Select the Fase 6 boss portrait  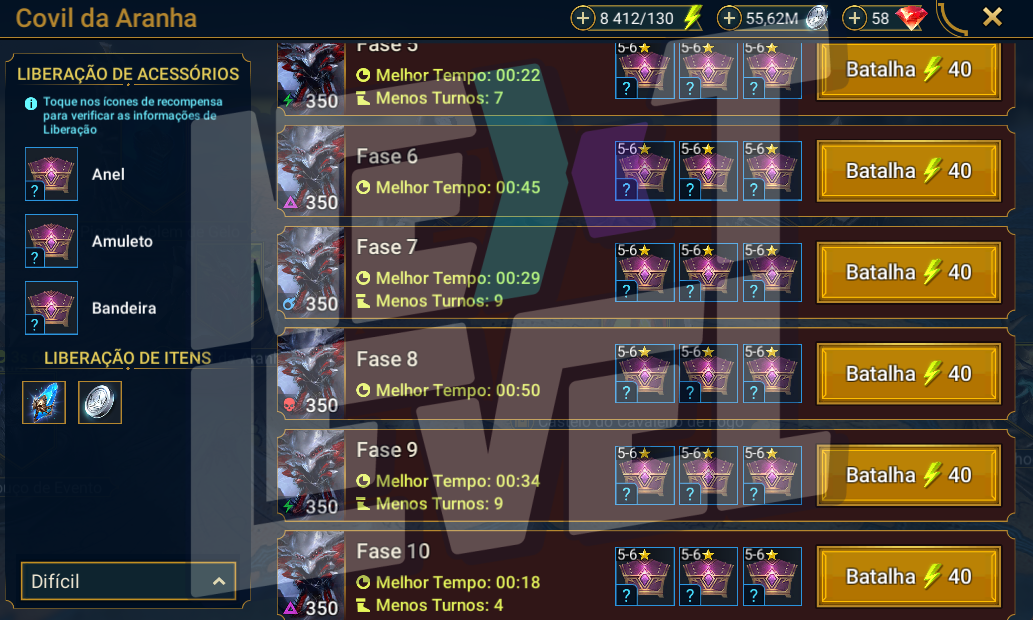point(310,171)
